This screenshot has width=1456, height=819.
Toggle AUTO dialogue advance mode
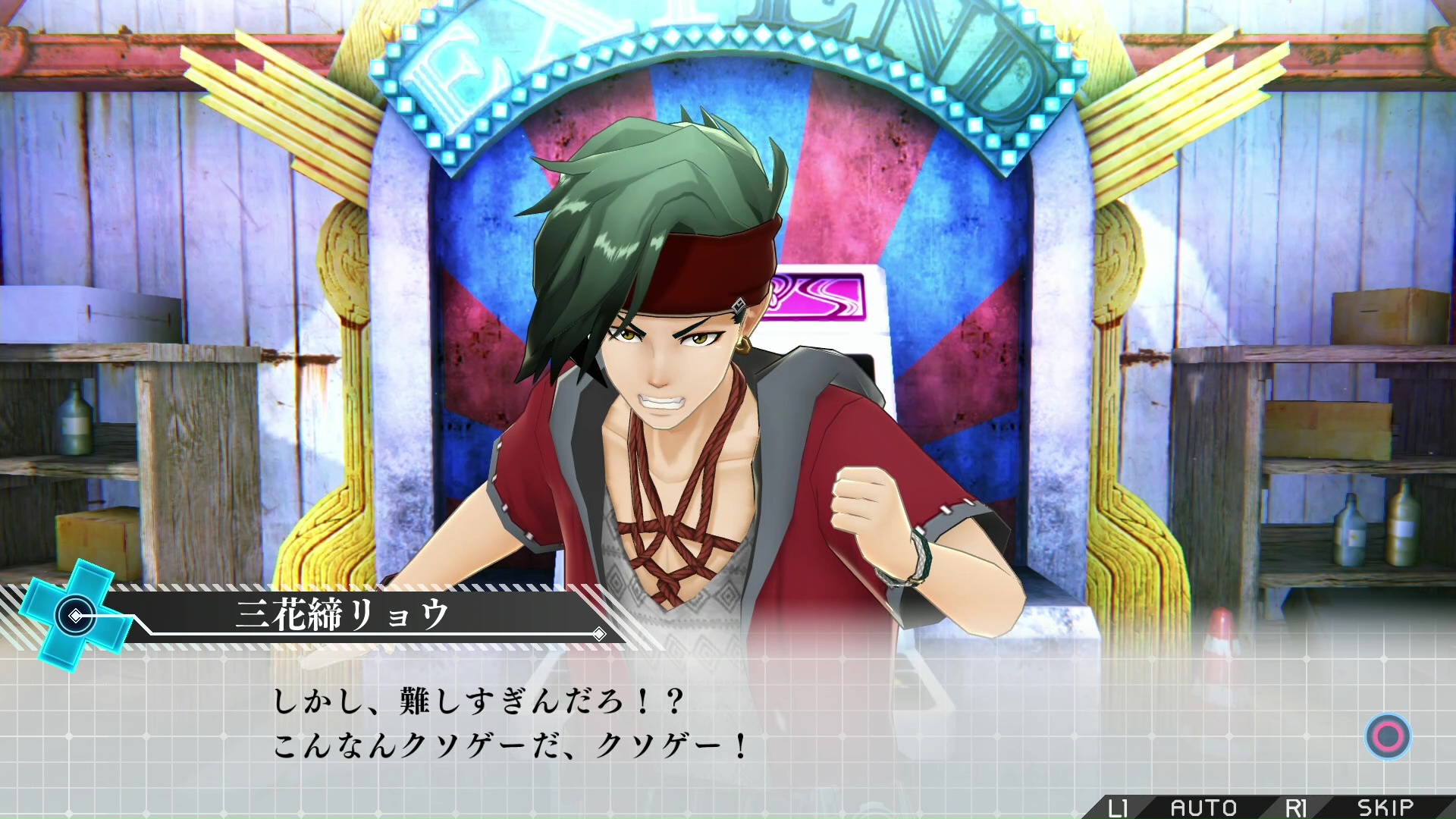coord(1203,808)
